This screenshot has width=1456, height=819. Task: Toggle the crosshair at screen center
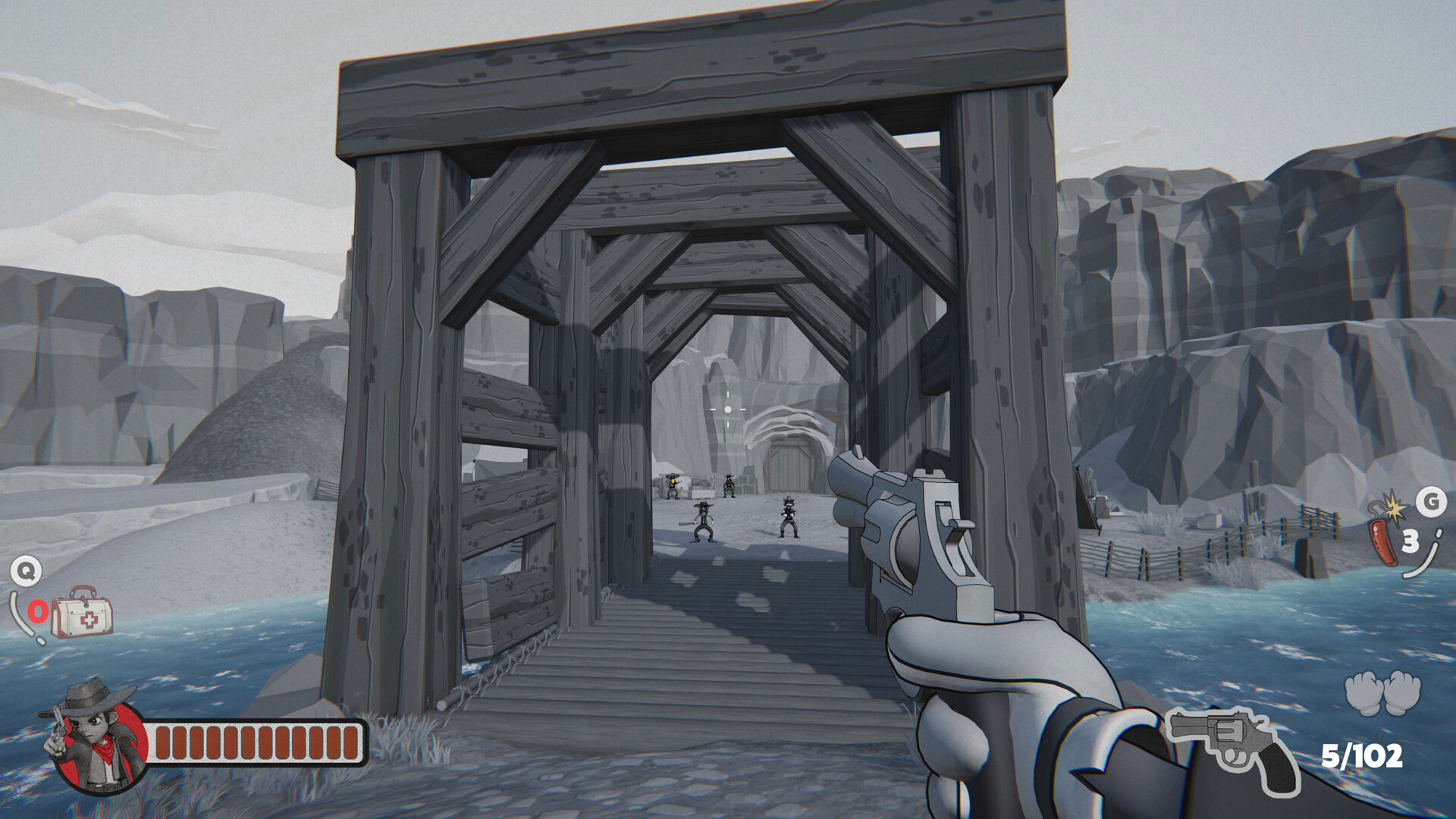point(727,409)
